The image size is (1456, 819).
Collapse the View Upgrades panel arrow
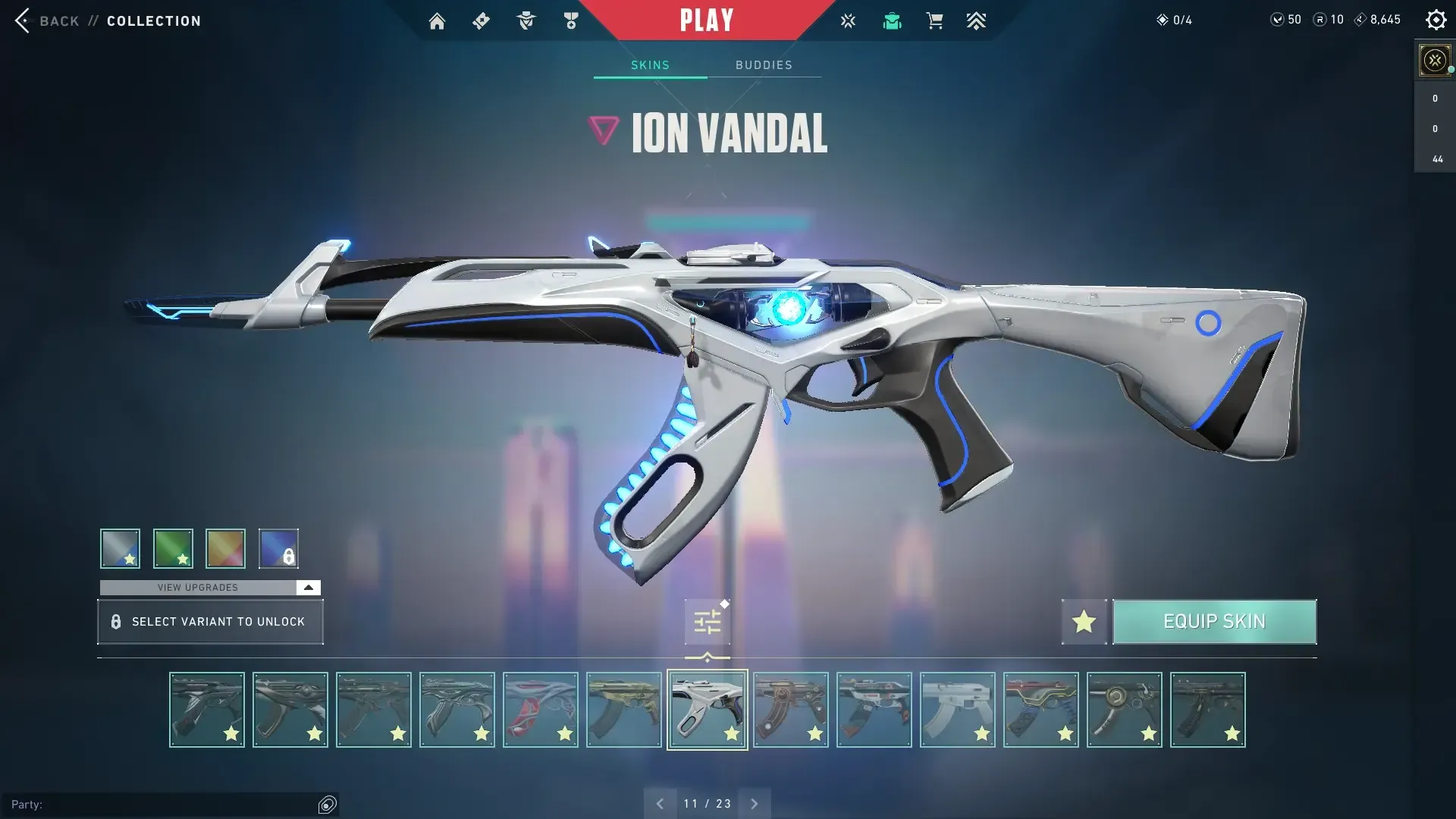307,587
